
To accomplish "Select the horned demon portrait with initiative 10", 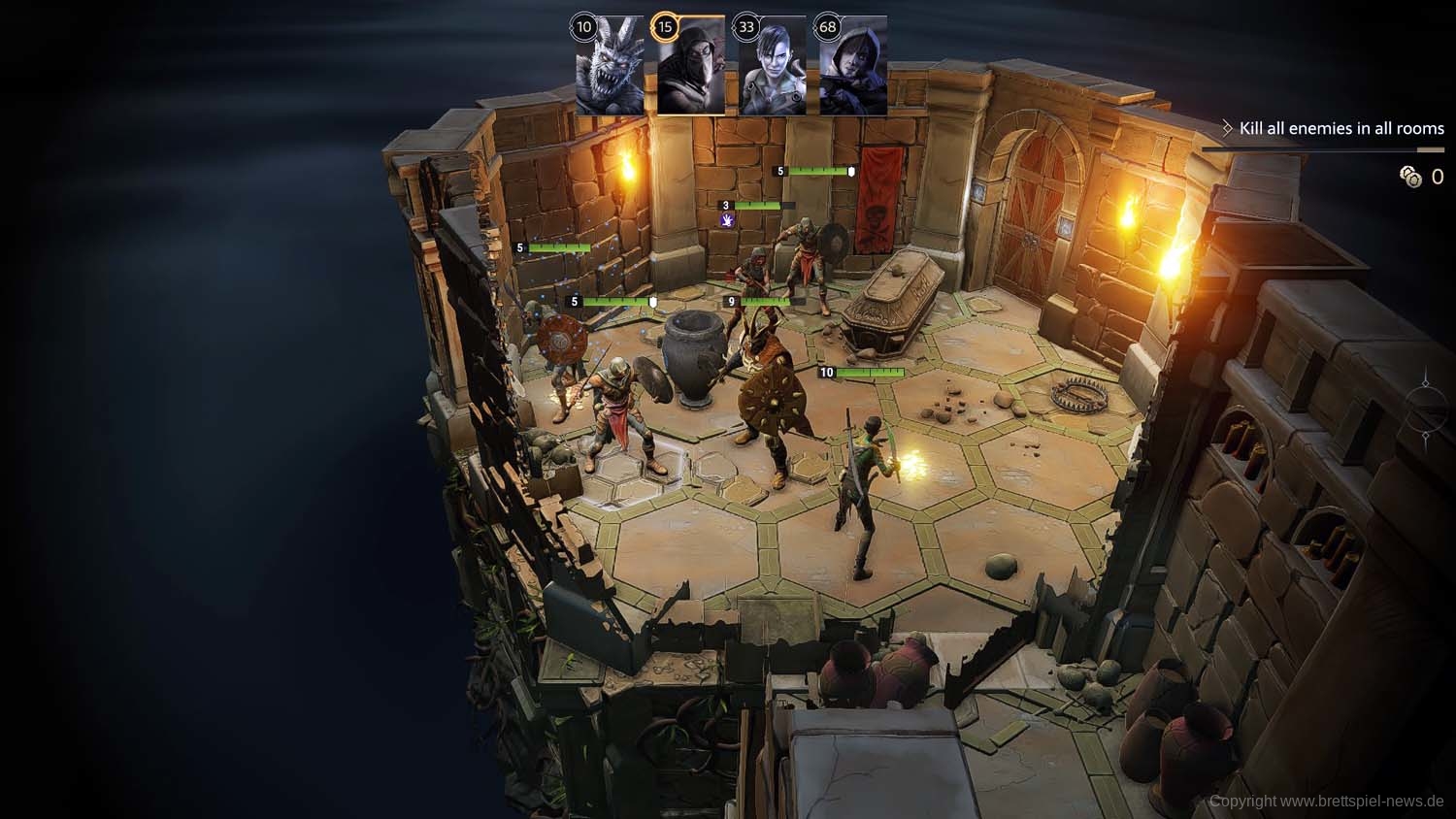I will click(x=610, y=68).
